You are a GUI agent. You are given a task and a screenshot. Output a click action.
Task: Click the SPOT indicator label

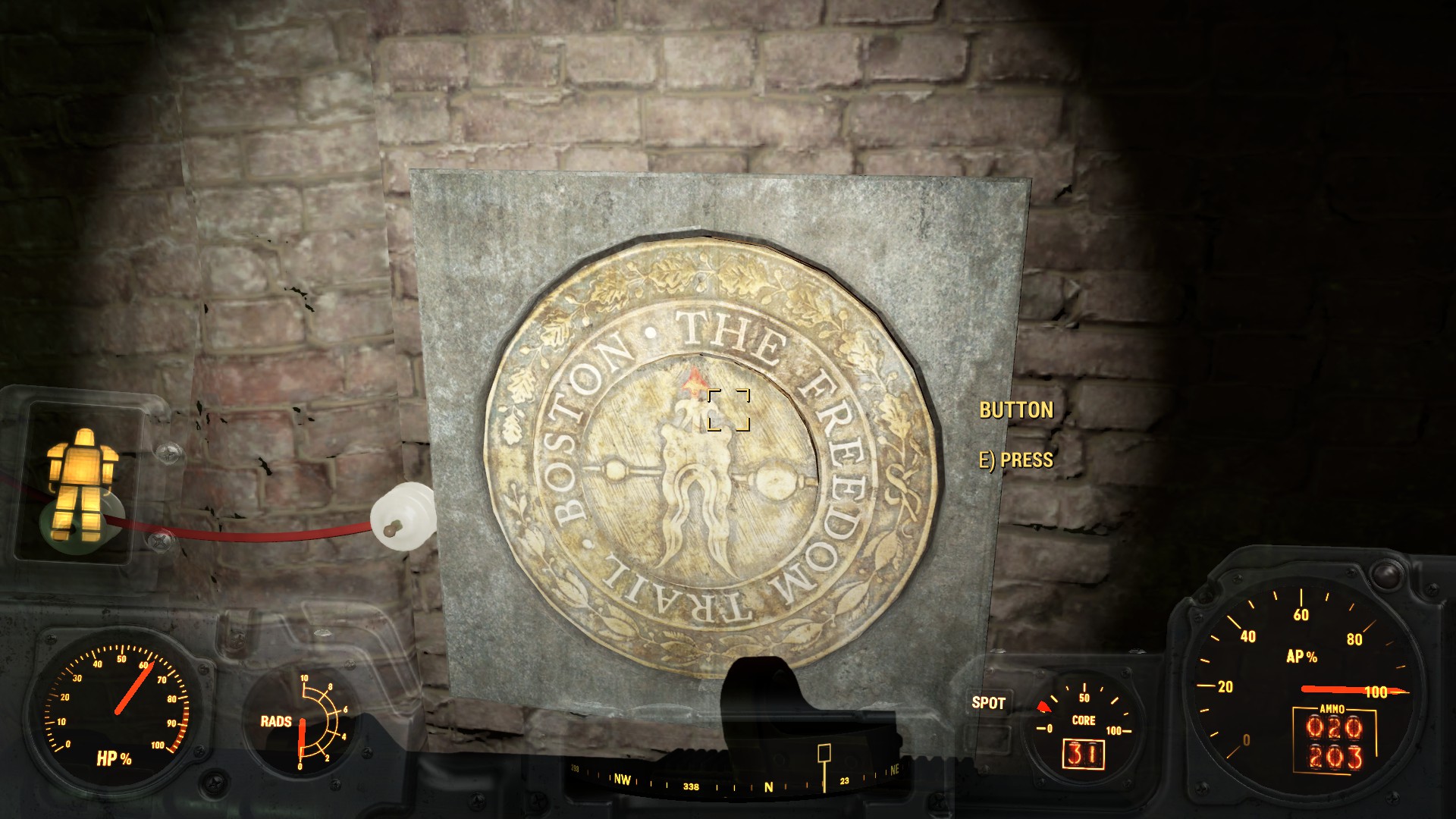pyautogui.click(x=988, y=703)
